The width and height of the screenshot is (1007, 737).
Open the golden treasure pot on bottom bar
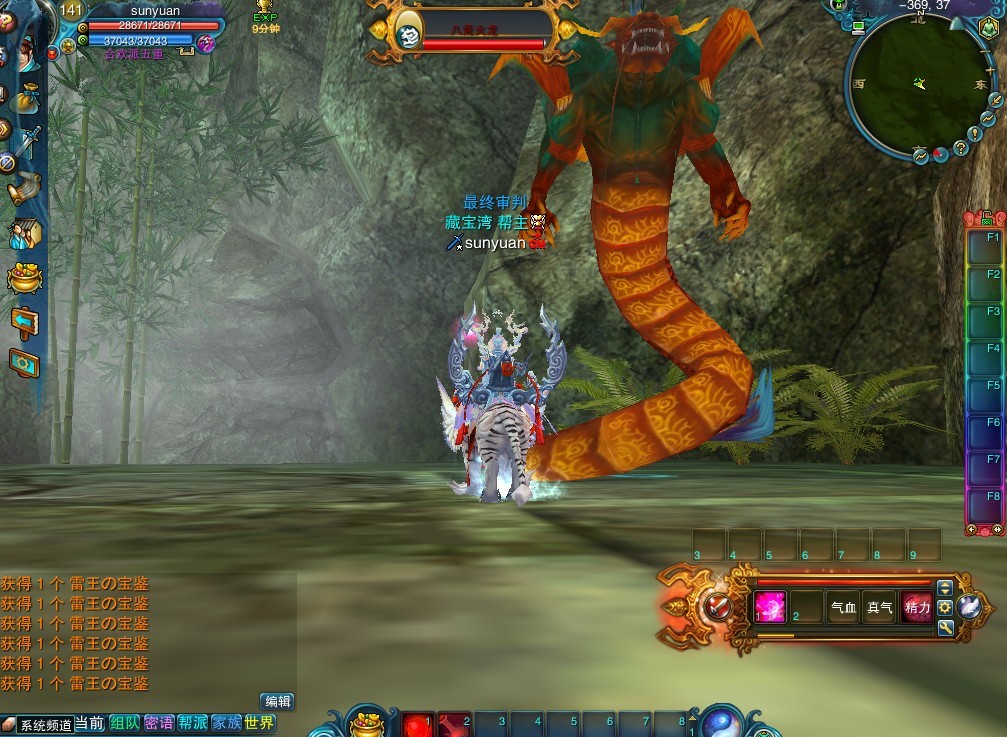click(x=368, y=722)
